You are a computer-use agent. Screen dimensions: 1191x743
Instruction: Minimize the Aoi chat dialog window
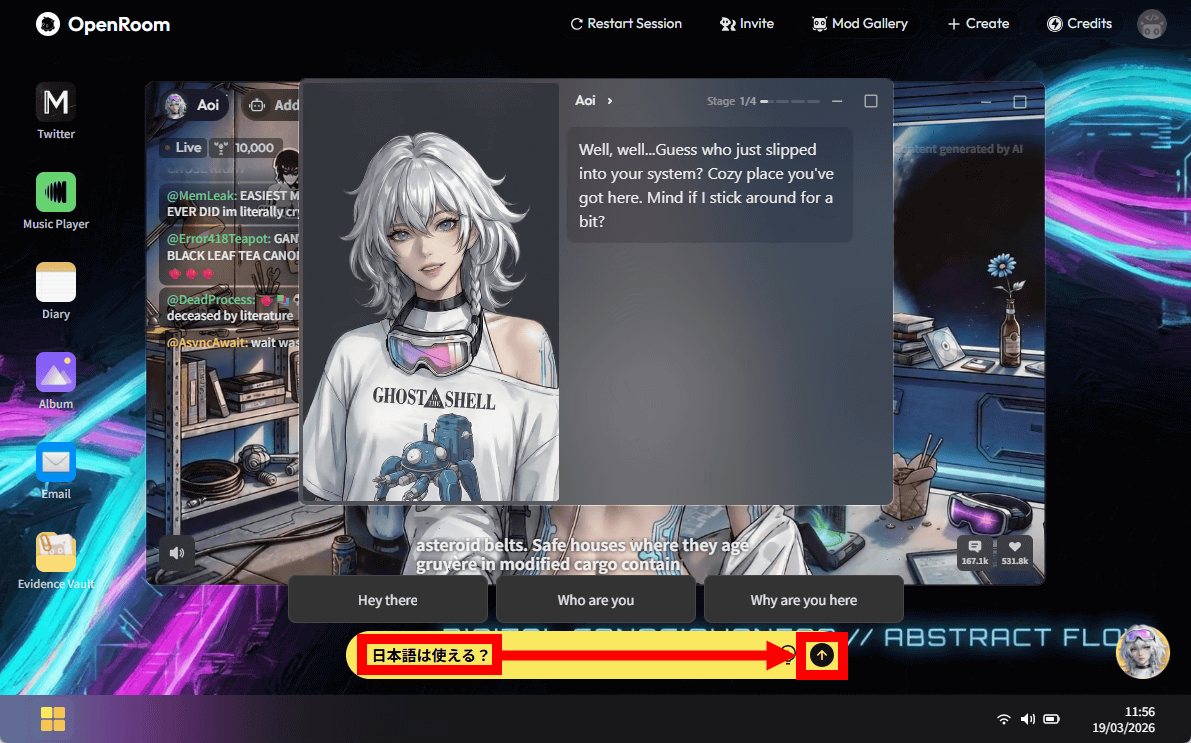pyautogui.click(x=837, y=101)
